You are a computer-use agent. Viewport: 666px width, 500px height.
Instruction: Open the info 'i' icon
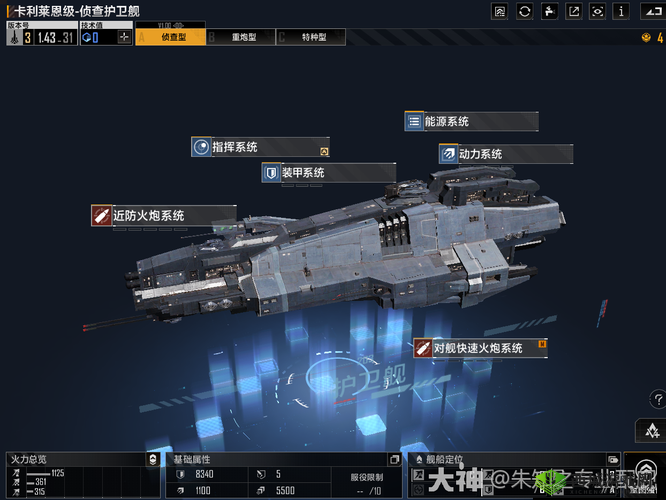(x=621, y=11)
